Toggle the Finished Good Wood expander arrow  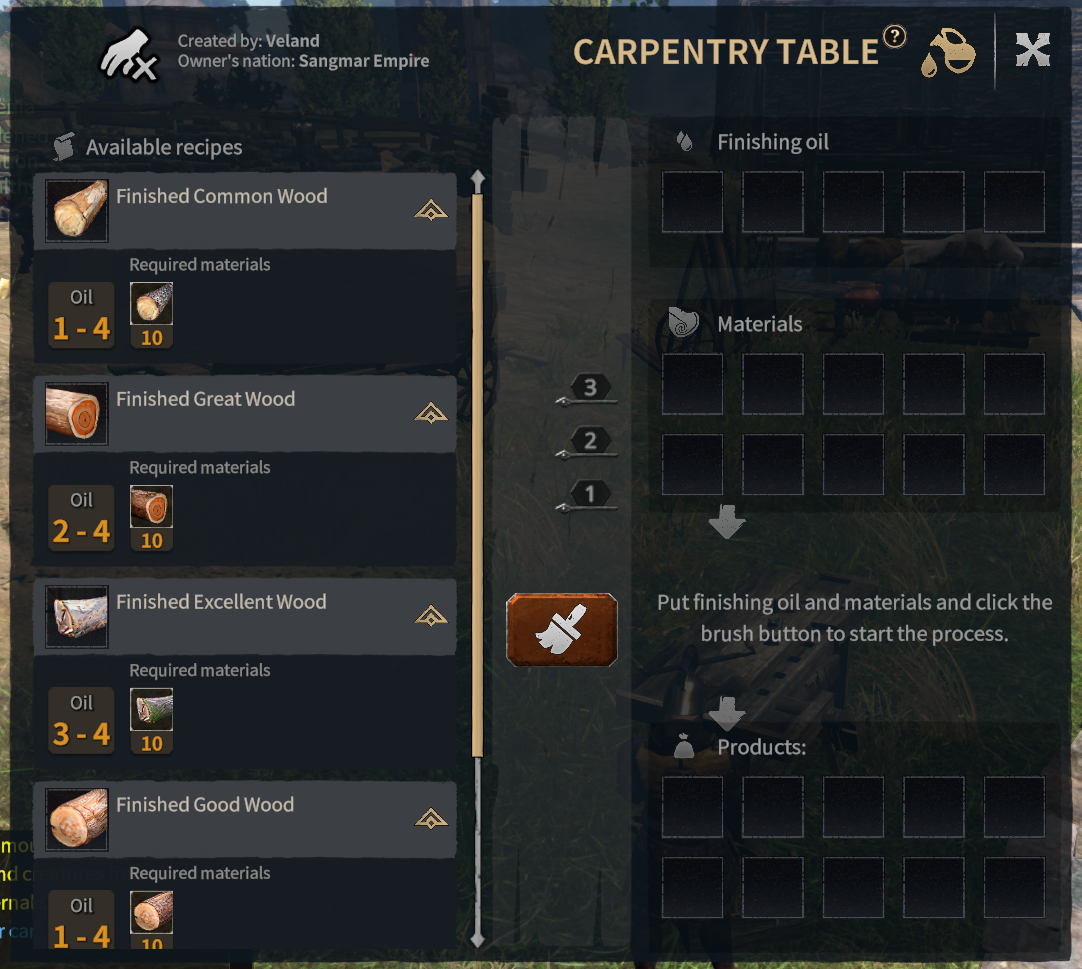pos(431,819)
